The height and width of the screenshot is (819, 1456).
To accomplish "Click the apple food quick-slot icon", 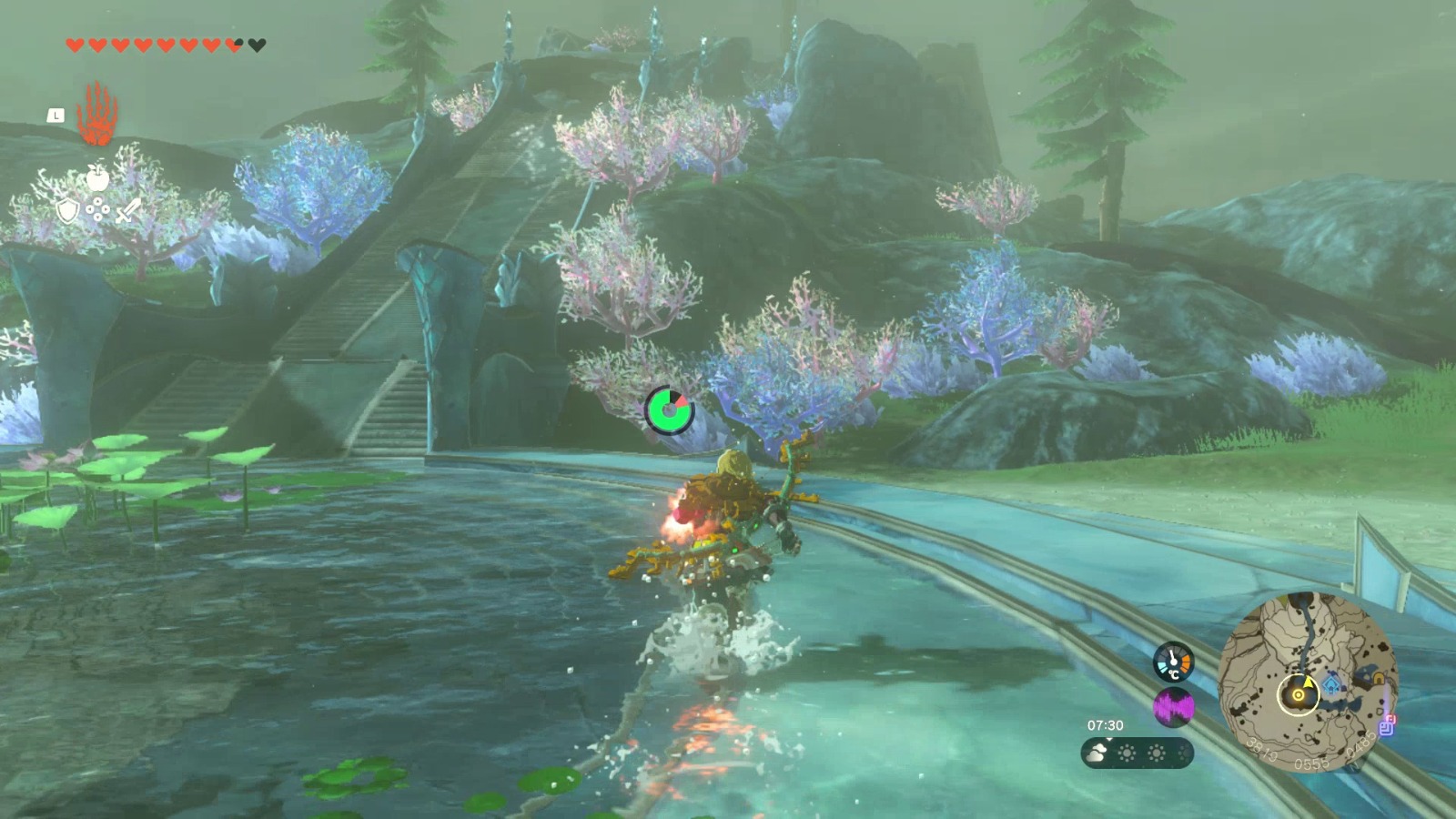I will tap(97, 178).
